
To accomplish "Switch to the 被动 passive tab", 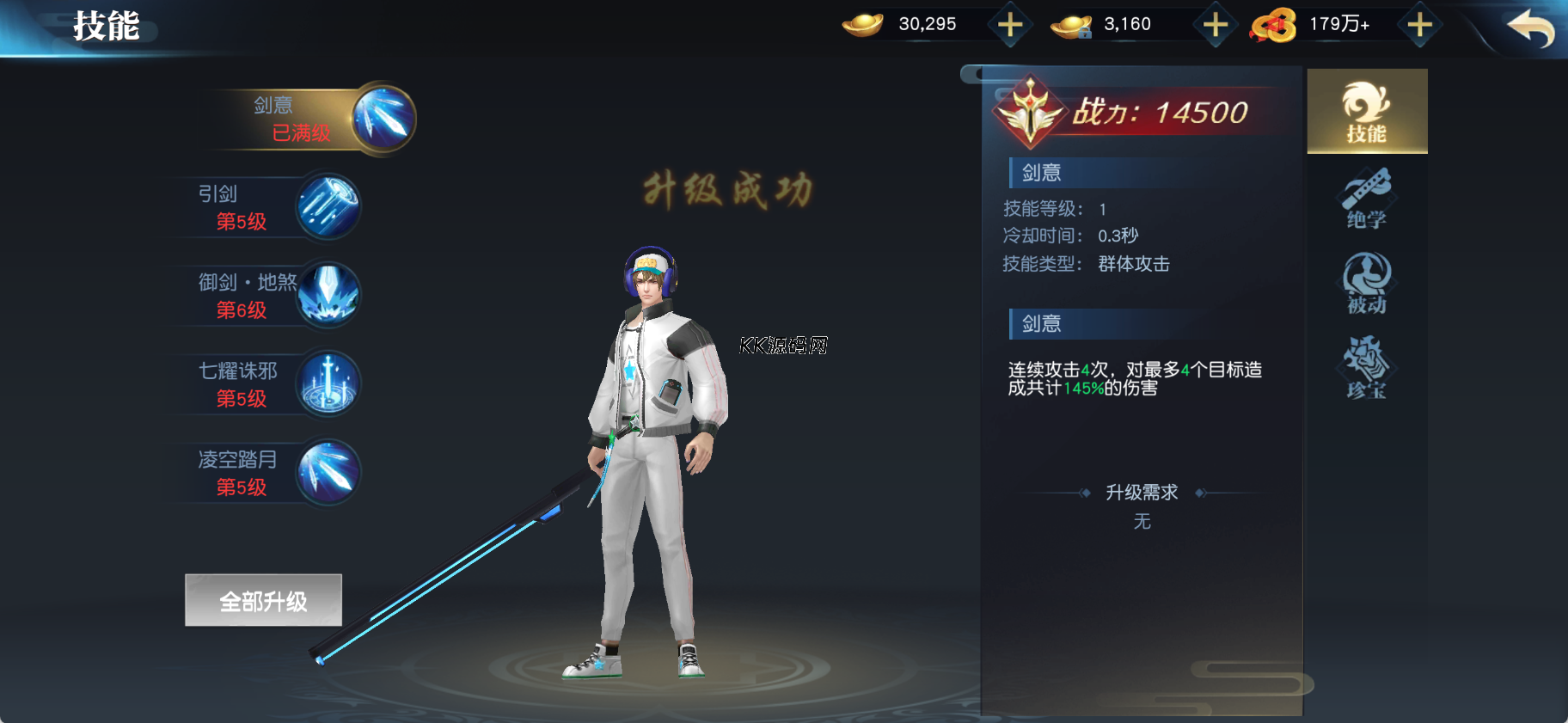I will pyautogui.click(x=1366, y=284).
